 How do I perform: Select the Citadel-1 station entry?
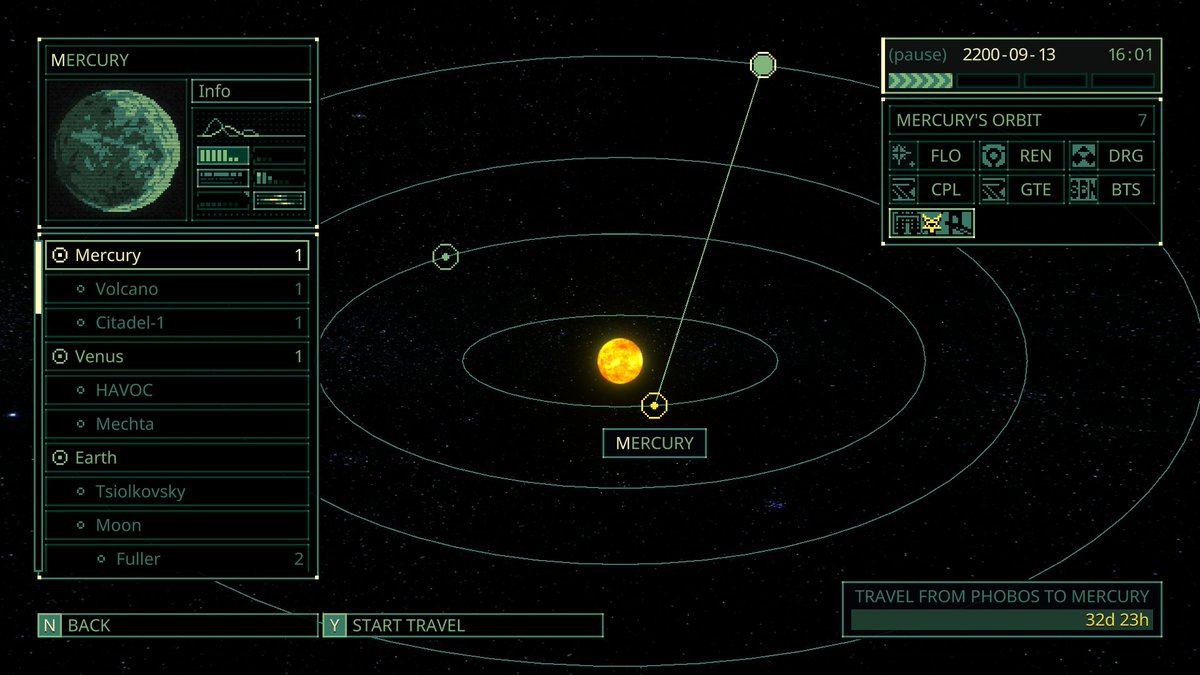[177, 323]
